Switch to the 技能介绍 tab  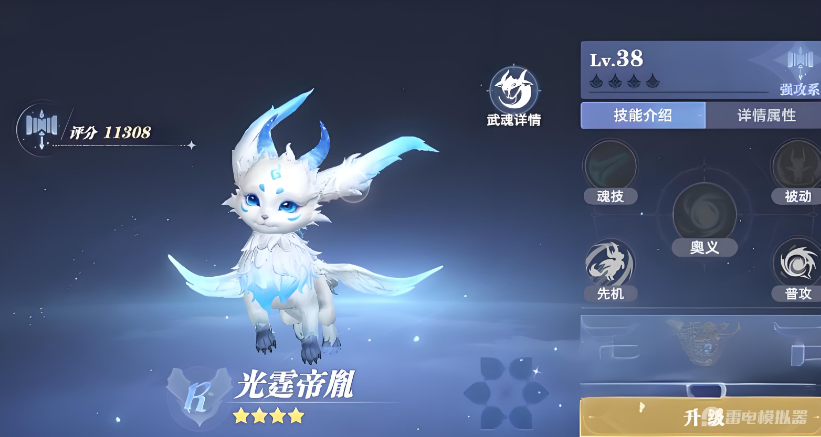[x=643, y=115]
